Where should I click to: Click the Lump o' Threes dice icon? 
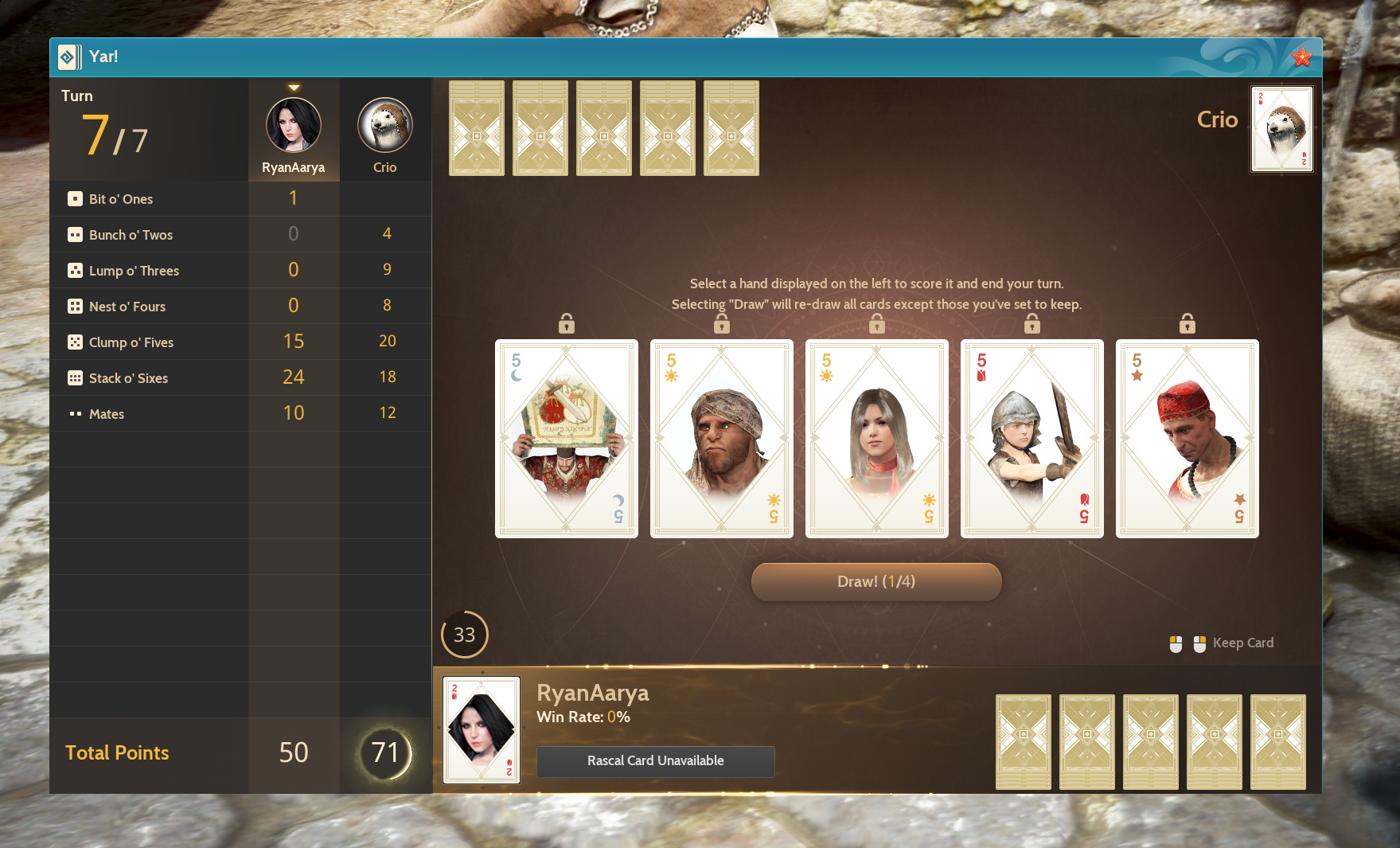[x=74, y=270]
